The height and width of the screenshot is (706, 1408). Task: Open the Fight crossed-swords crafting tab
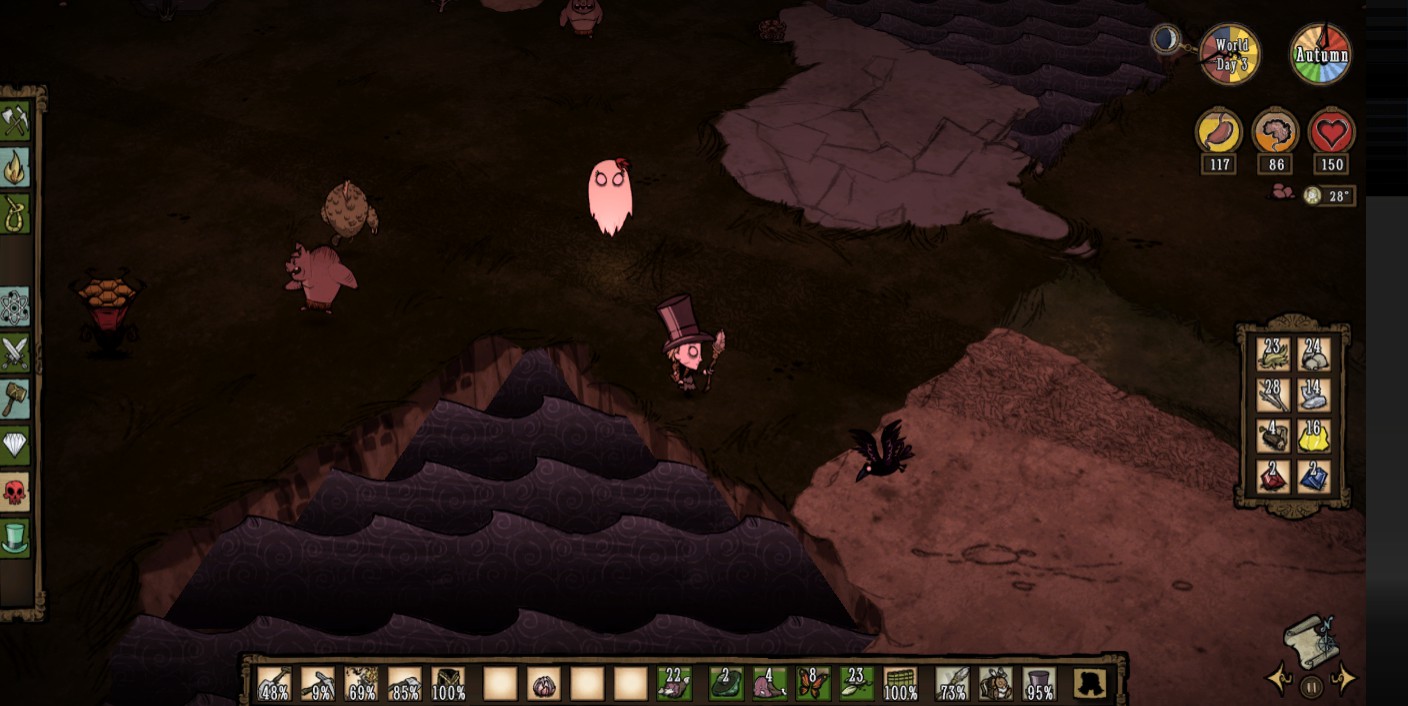[15, 353]
